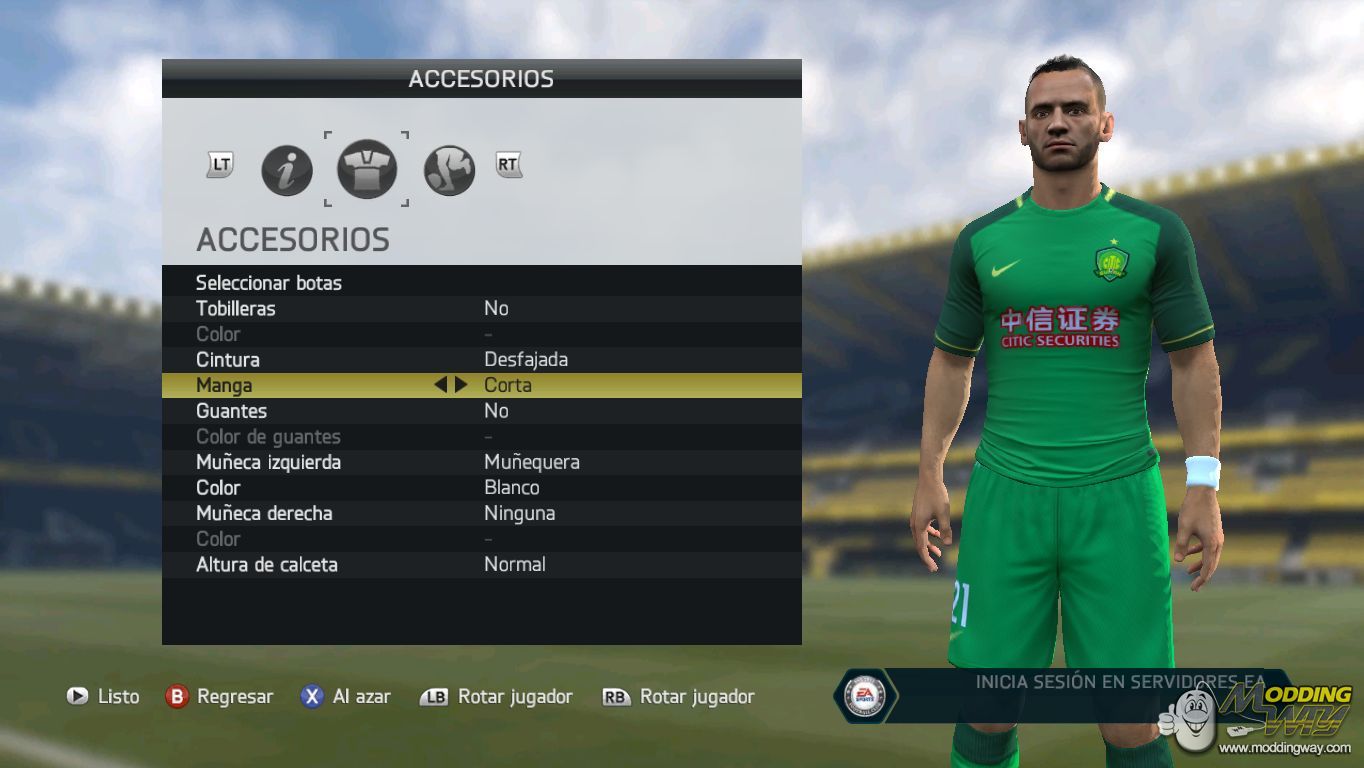
Task: Open the moddingway.com watermark link
Action: tap(1285, 747)
